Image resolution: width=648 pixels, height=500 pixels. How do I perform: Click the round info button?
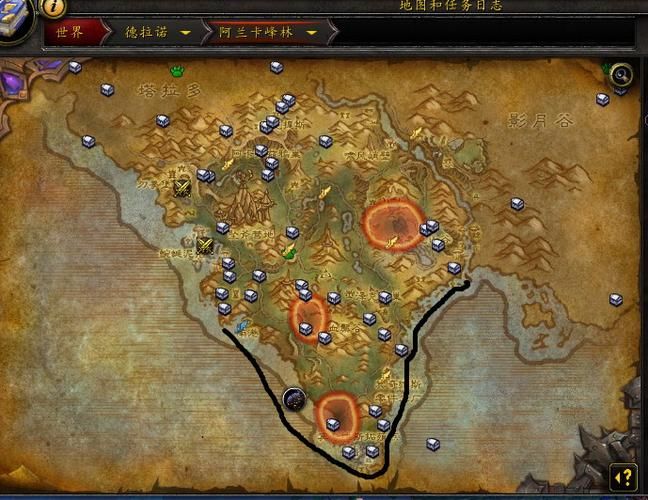coord(52,8)
